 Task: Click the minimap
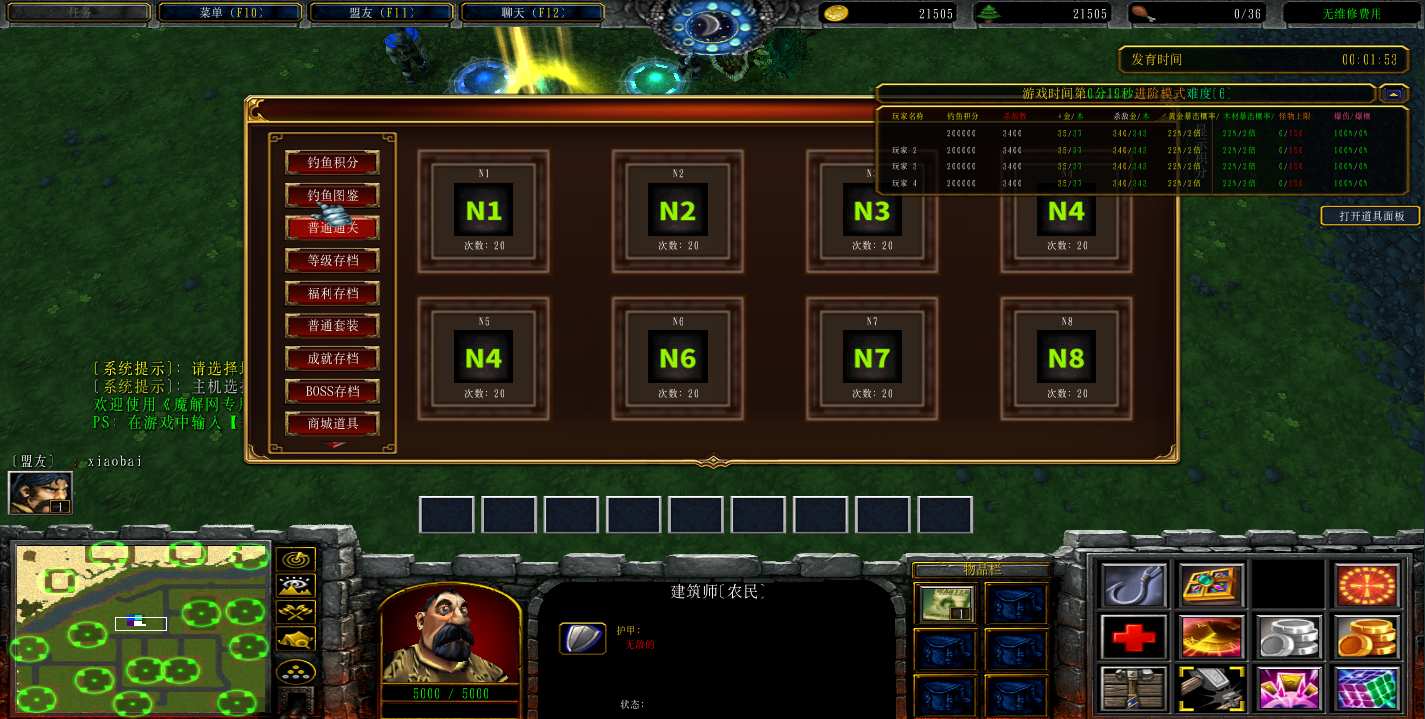(140, 627)
